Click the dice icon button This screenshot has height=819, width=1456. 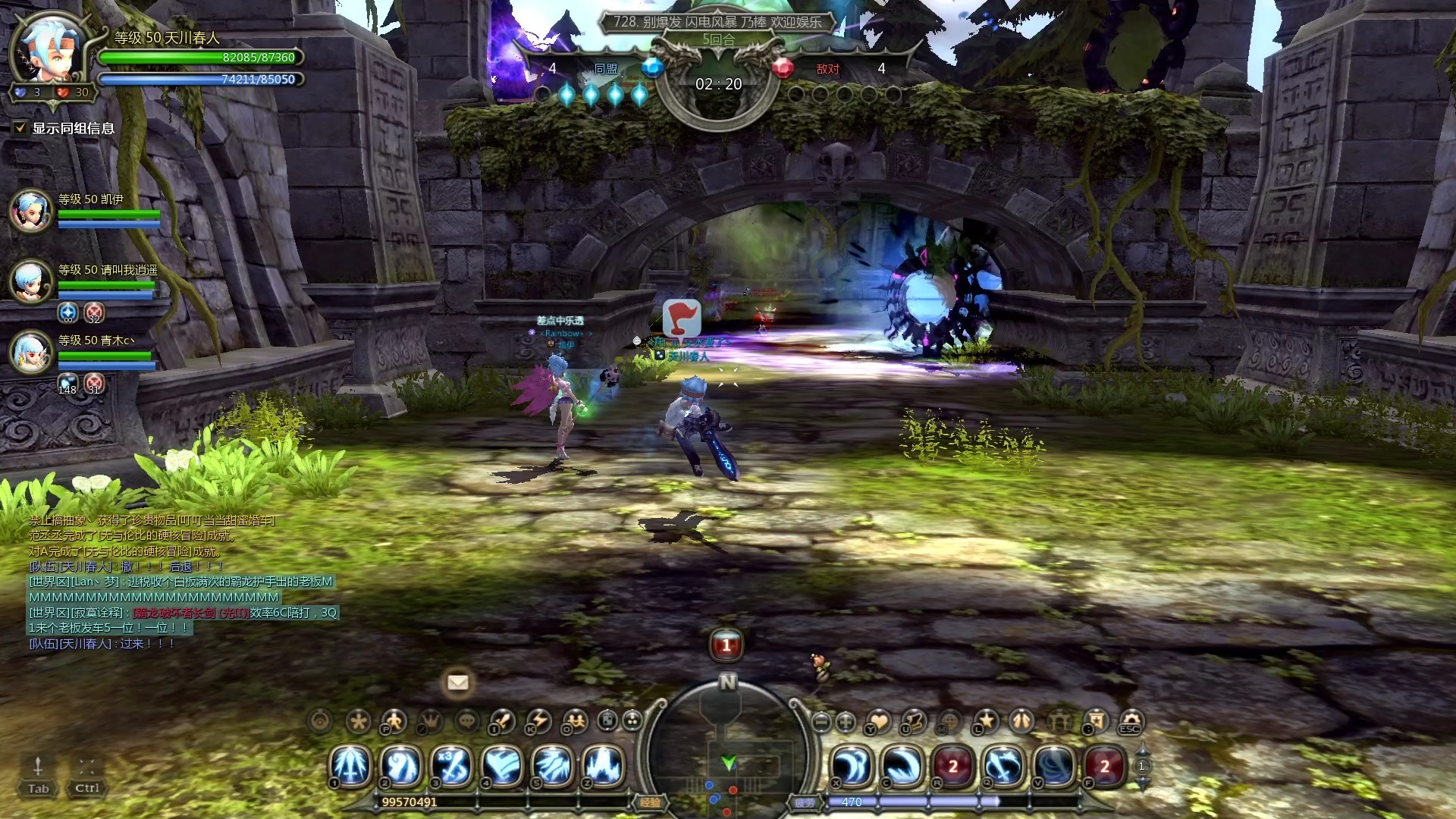click(x=607, y=720)
